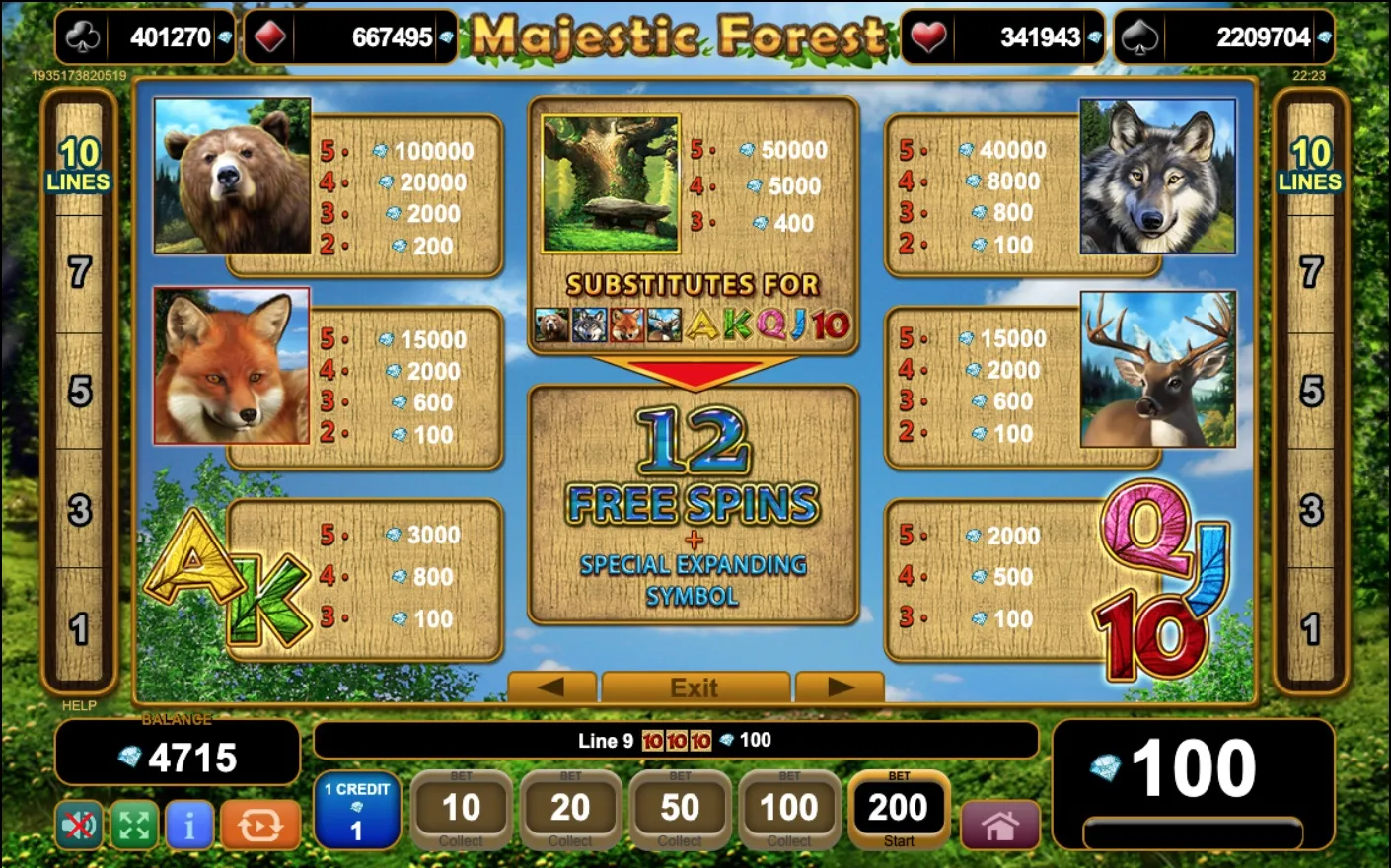This screenshot has height=868, width=1391.
Task: Open the clubs jackpot display
Action: point(138,36)
